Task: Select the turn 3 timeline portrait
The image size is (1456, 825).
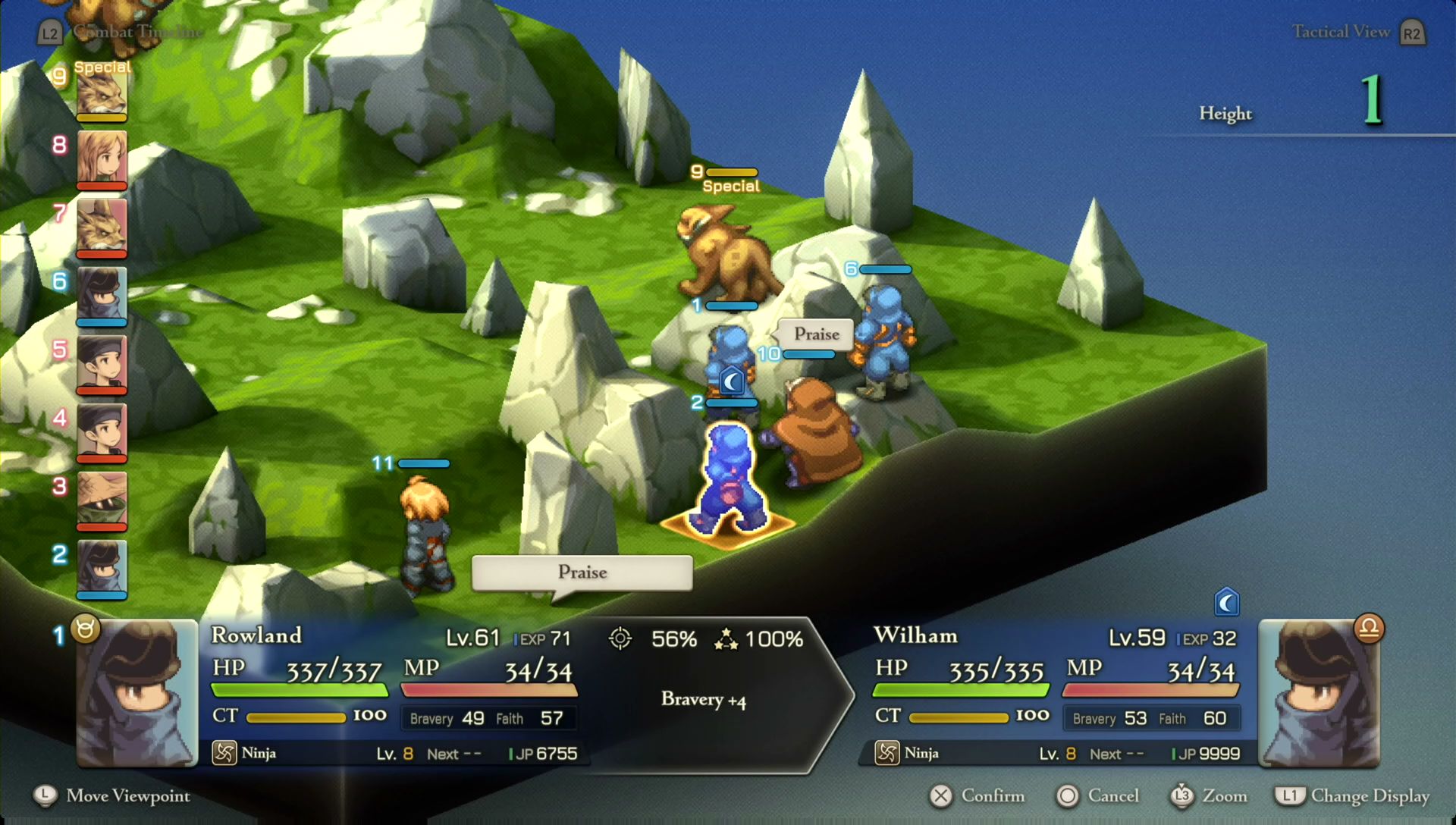Action: (102, 499)
